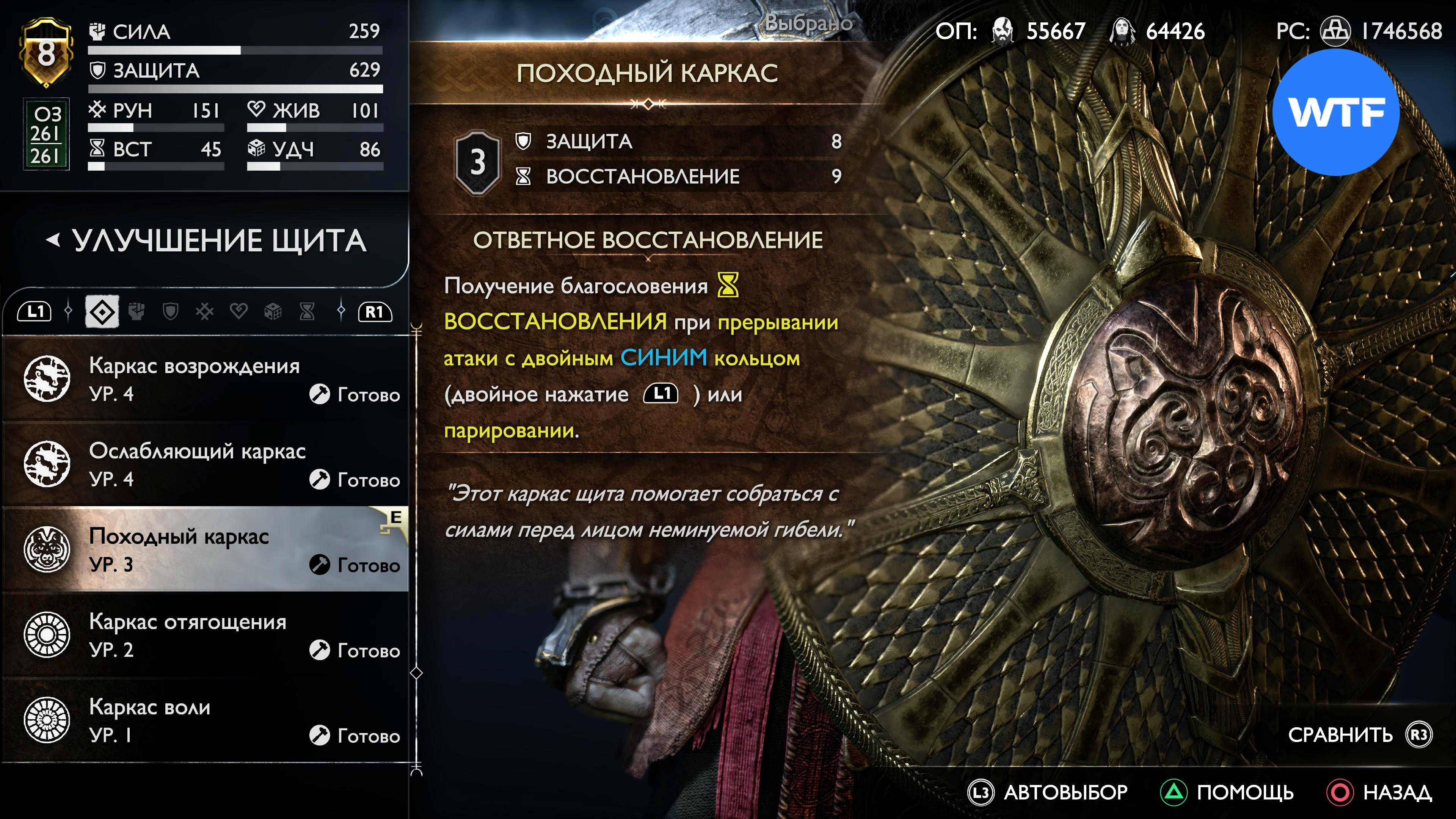Filter list by the shield defense icon
Image resolution: width=1456 pixels, height=819 pixels.
tap(170, 311)
